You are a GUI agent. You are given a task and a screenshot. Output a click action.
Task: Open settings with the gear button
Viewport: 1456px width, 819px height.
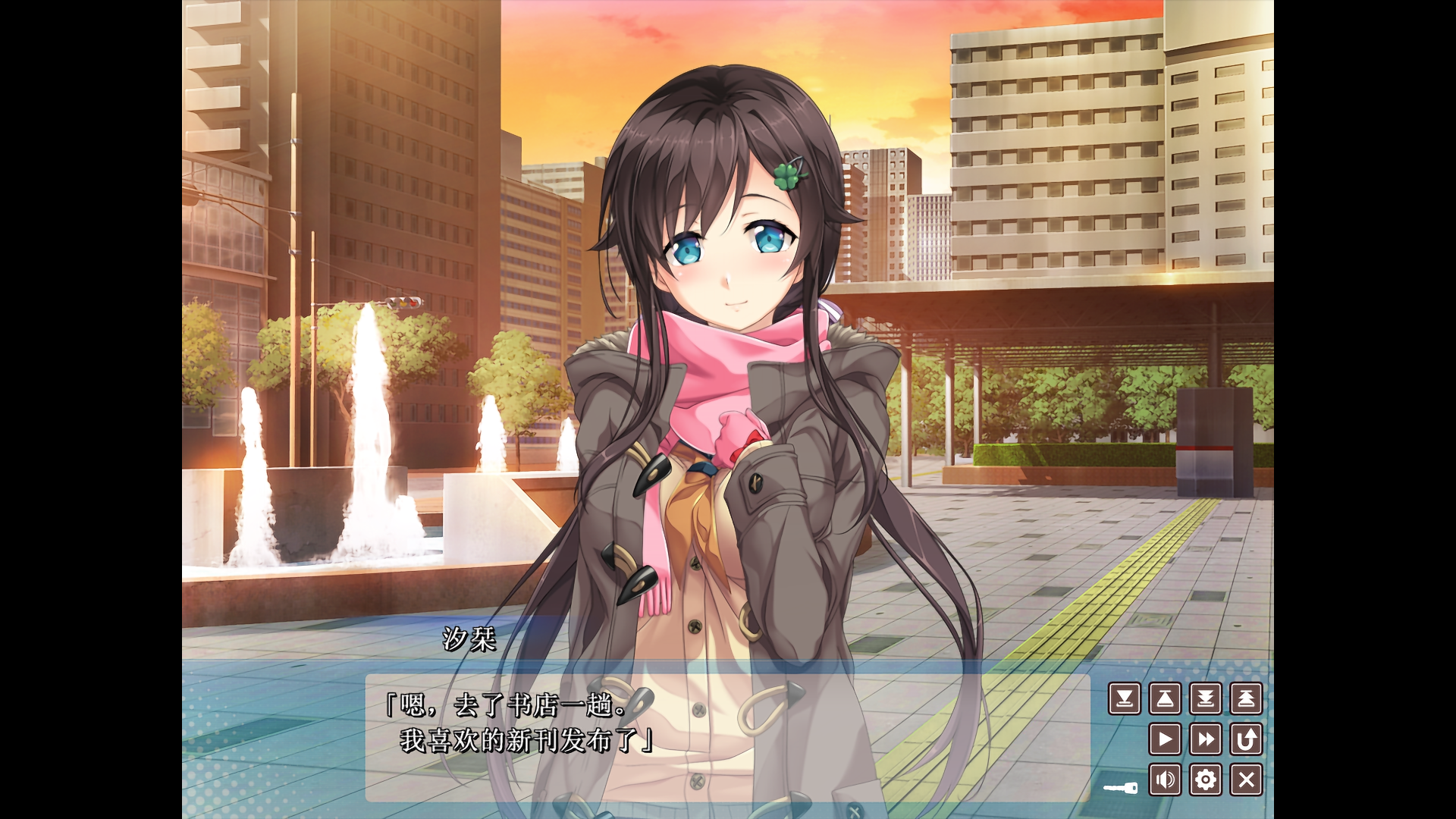[1206, 780]
